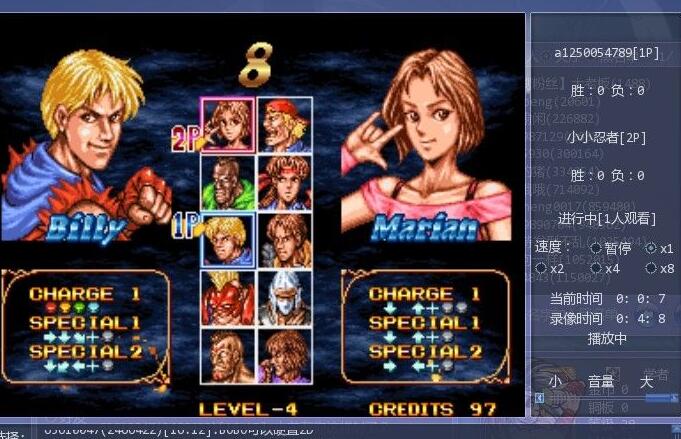Click the volume slider's left arrow
This screenshot has width=681, height=439.
click(539, 398)
